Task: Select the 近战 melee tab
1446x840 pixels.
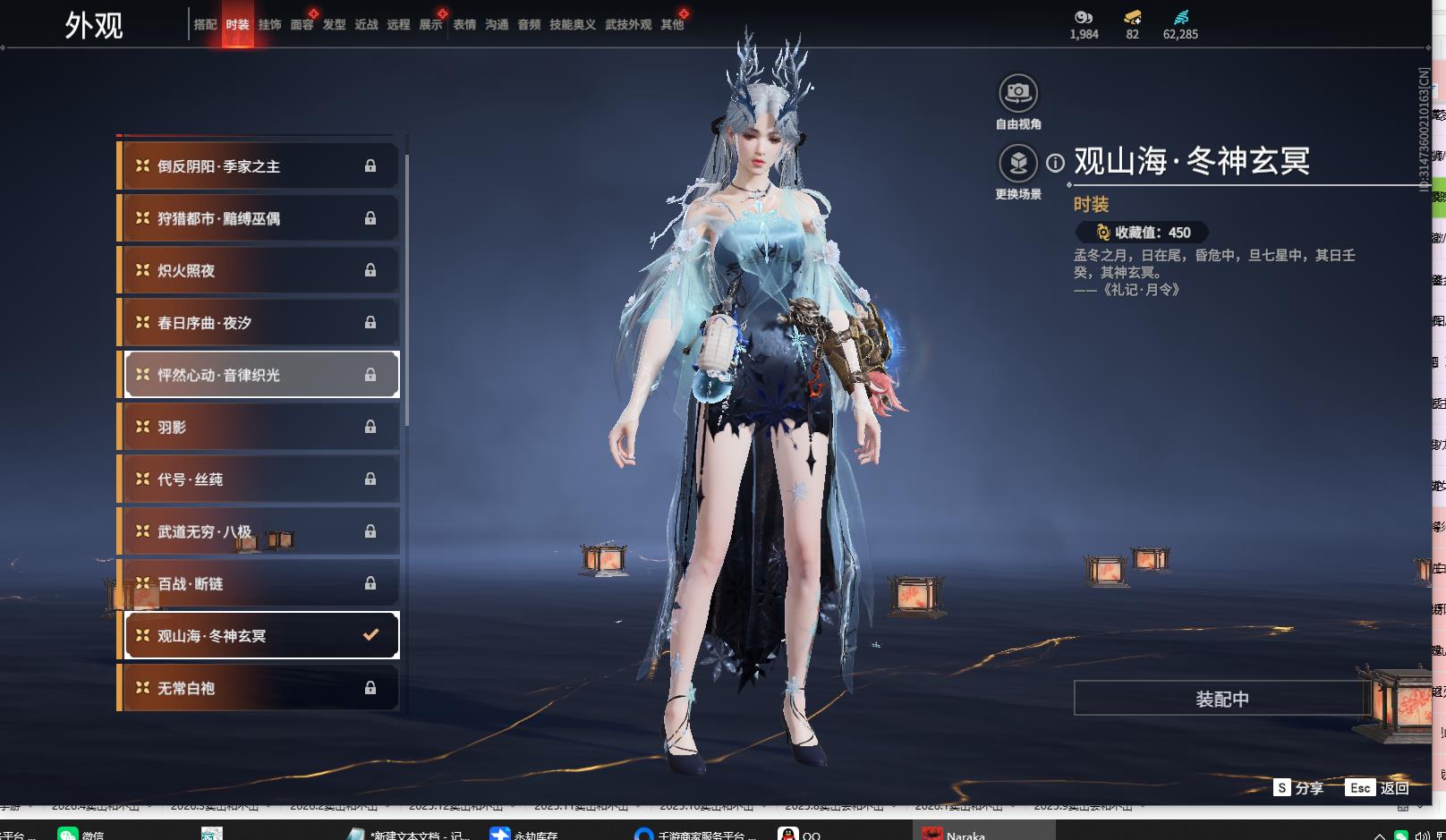Action: 366,24
